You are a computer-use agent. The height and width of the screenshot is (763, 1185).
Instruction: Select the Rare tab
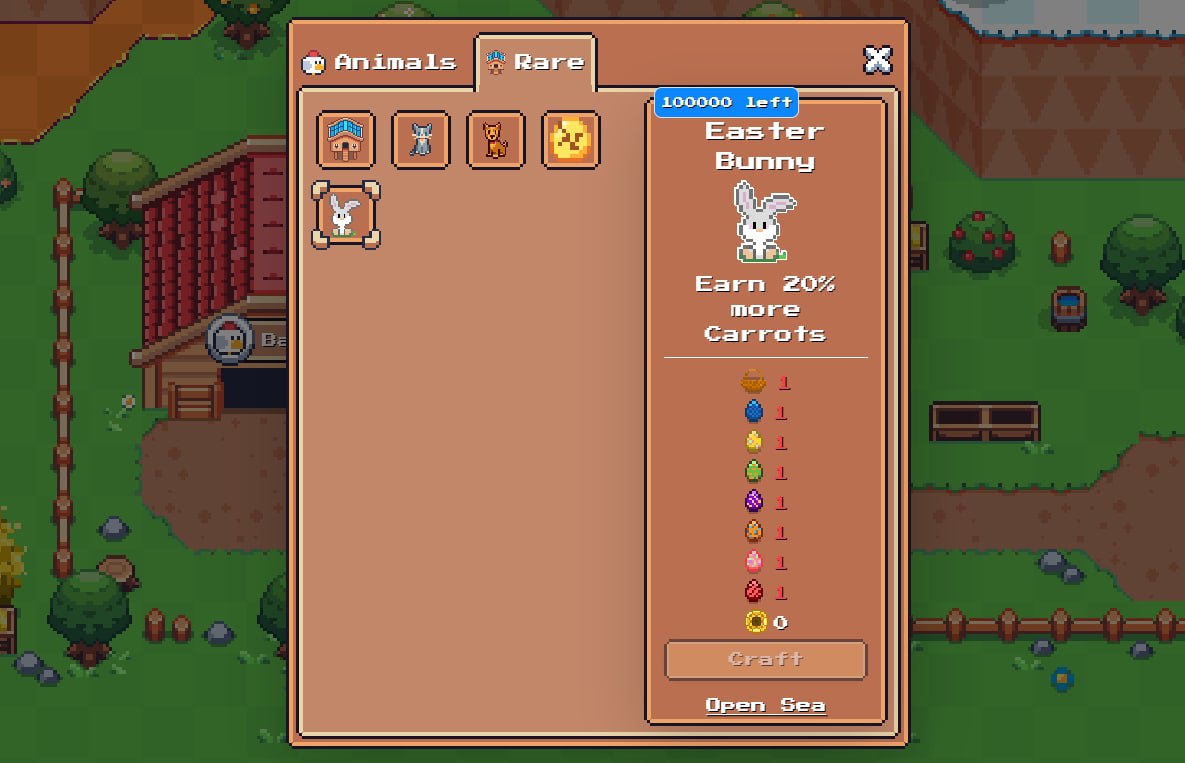(x=536, y=62)
